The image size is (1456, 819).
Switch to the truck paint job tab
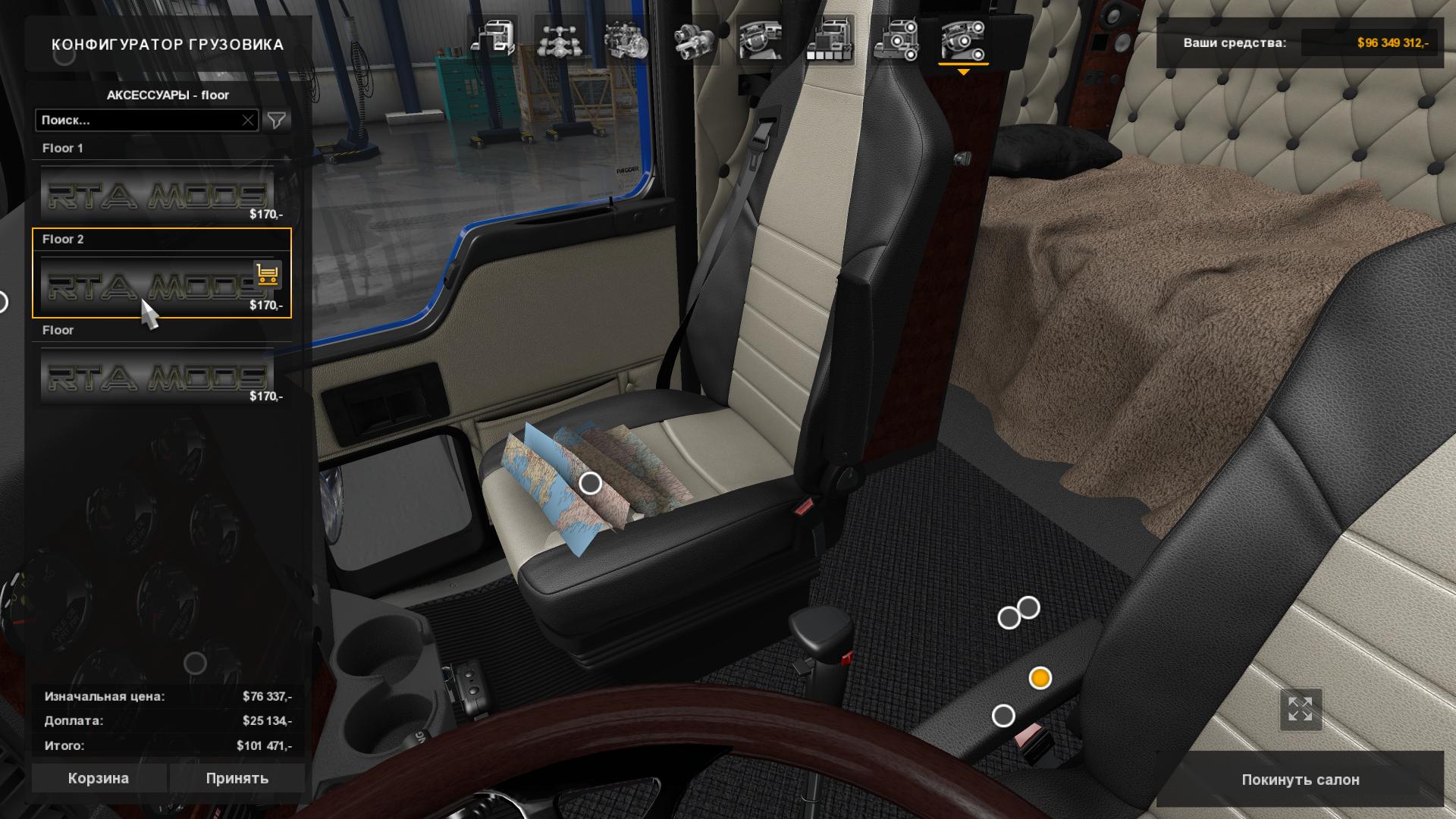[829, 40]
